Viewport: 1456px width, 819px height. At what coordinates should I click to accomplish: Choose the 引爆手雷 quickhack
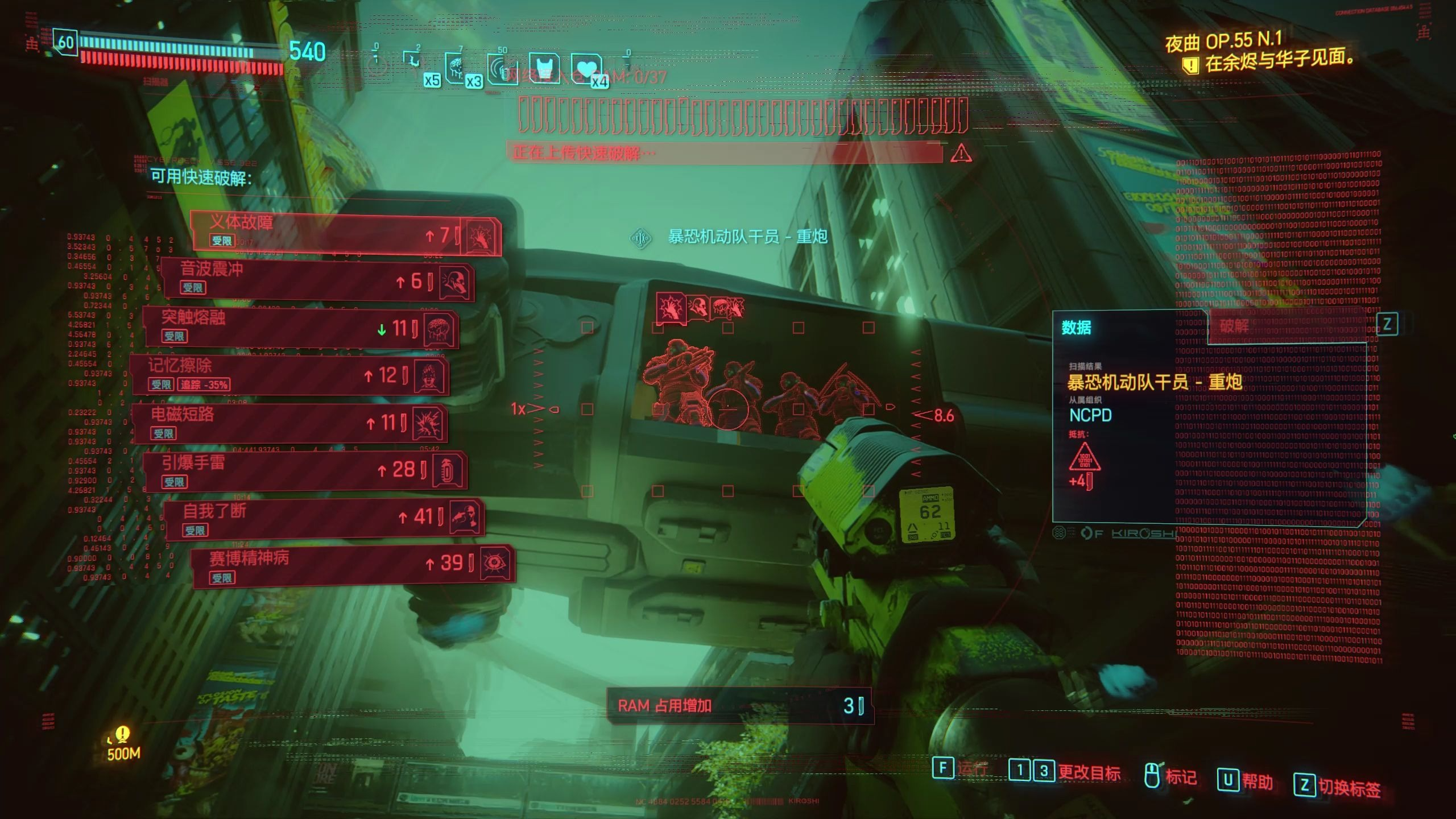pos(305,471)
